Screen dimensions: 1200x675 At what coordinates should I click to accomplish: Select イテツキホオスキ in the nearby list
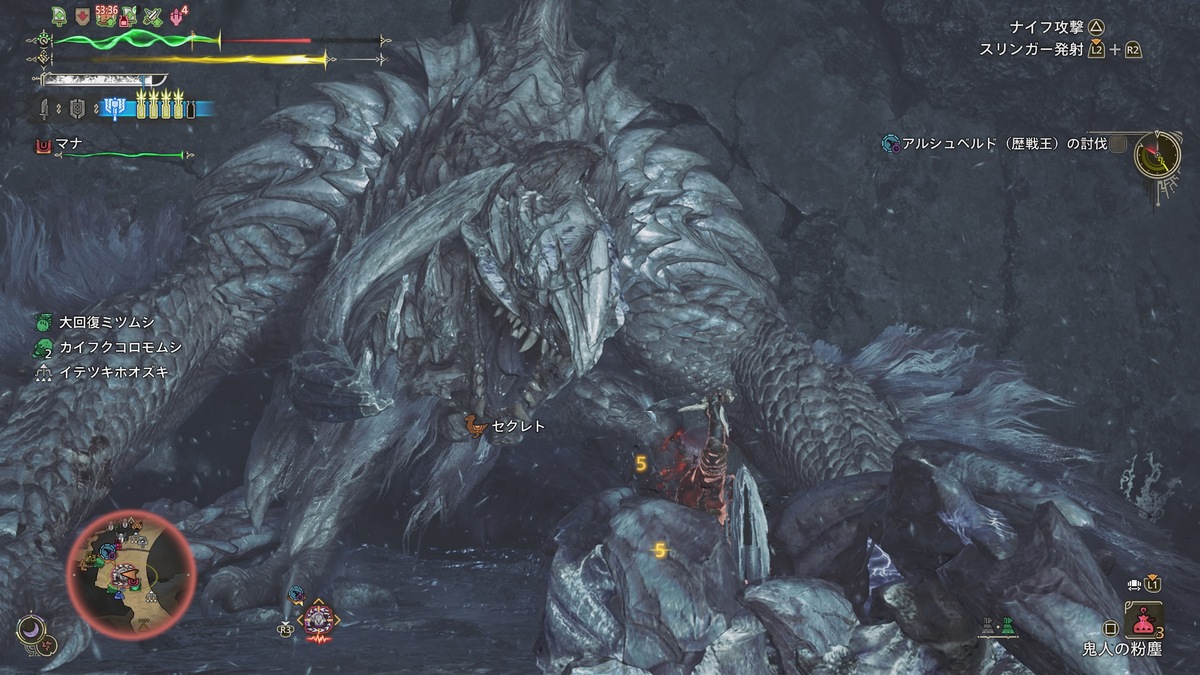pyautogui.click(x=99, y=372)
